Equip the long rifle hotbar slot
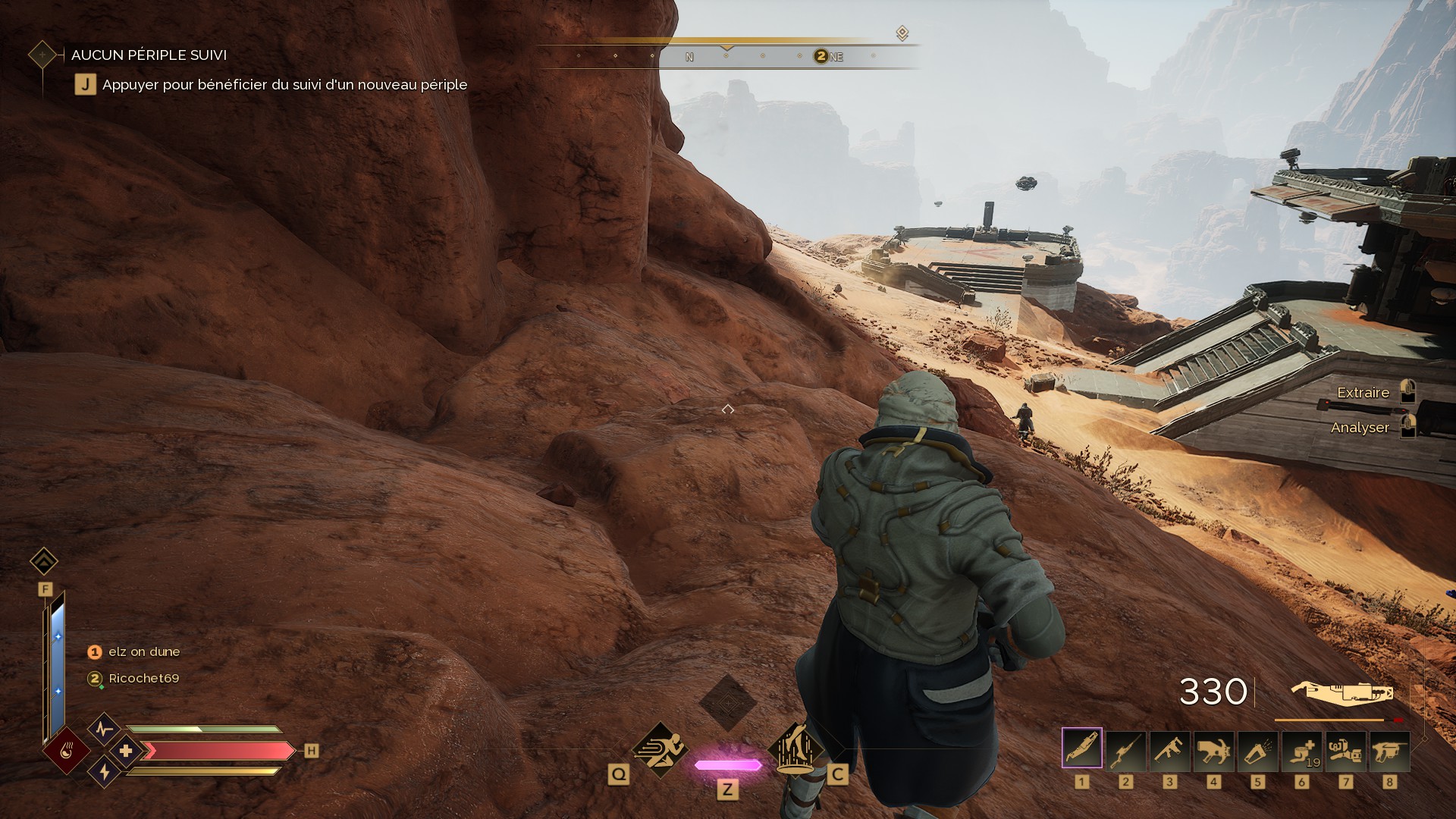This screenshot has height=819, width=1456. coord(1125,748)
